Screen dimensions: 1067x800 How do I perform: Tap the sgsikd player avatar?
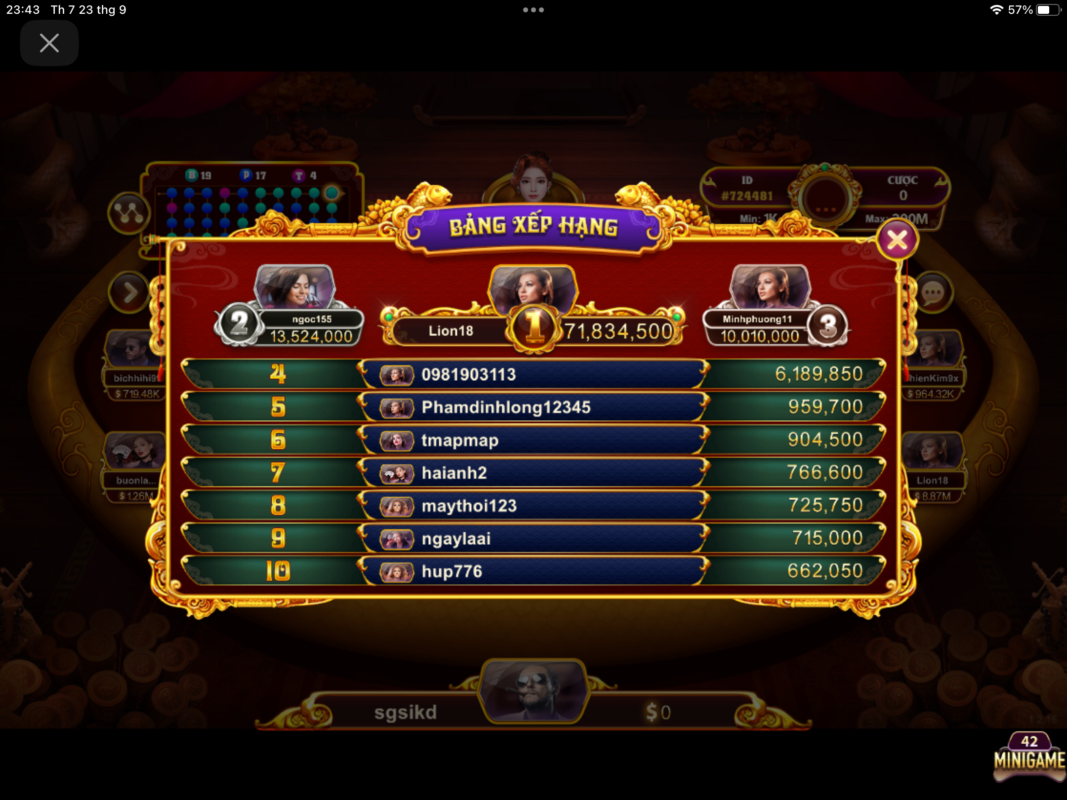point(533,691)
